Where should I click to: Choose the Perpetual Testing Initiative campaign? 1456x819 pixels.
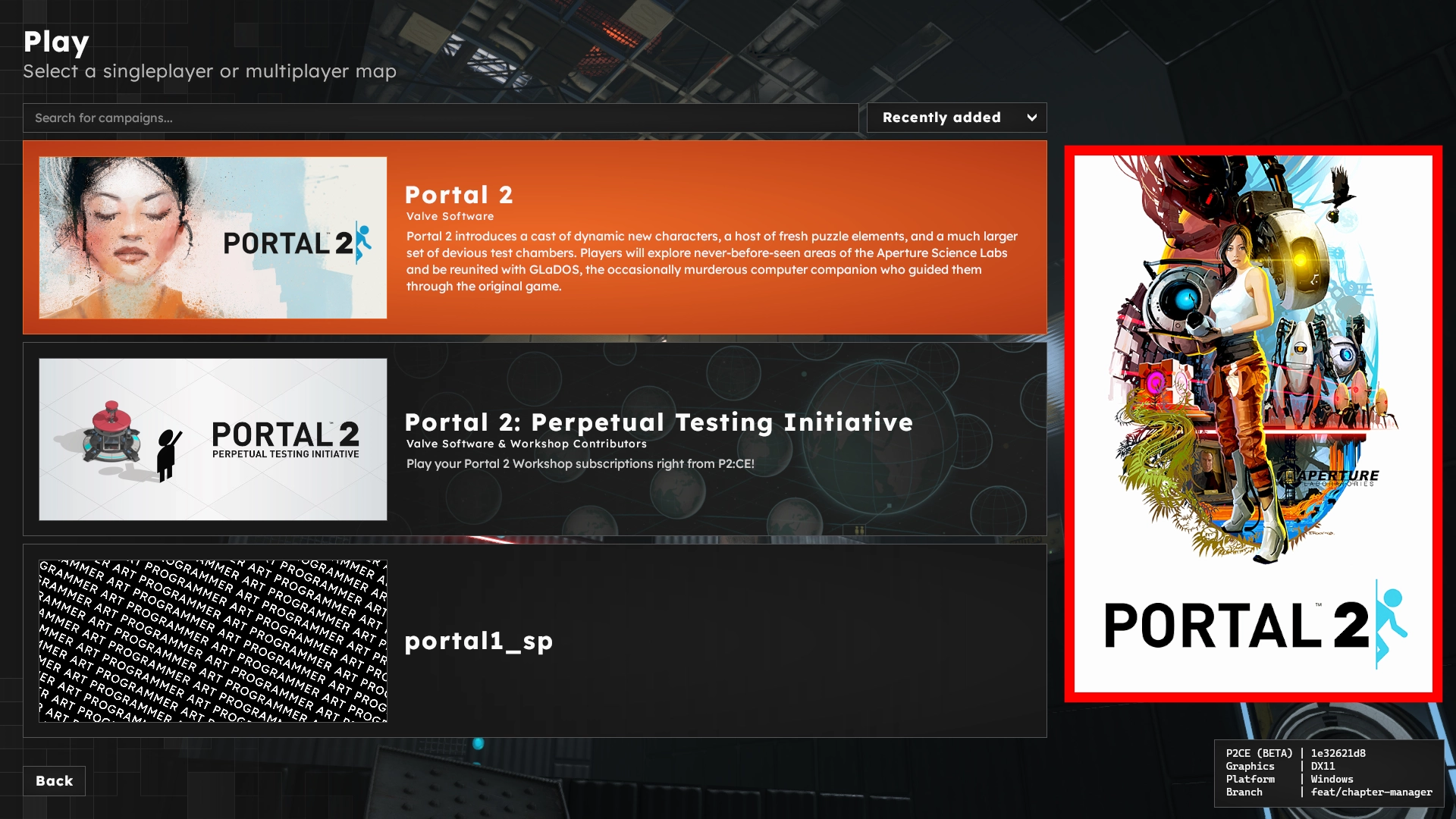(x=713, y=439)
